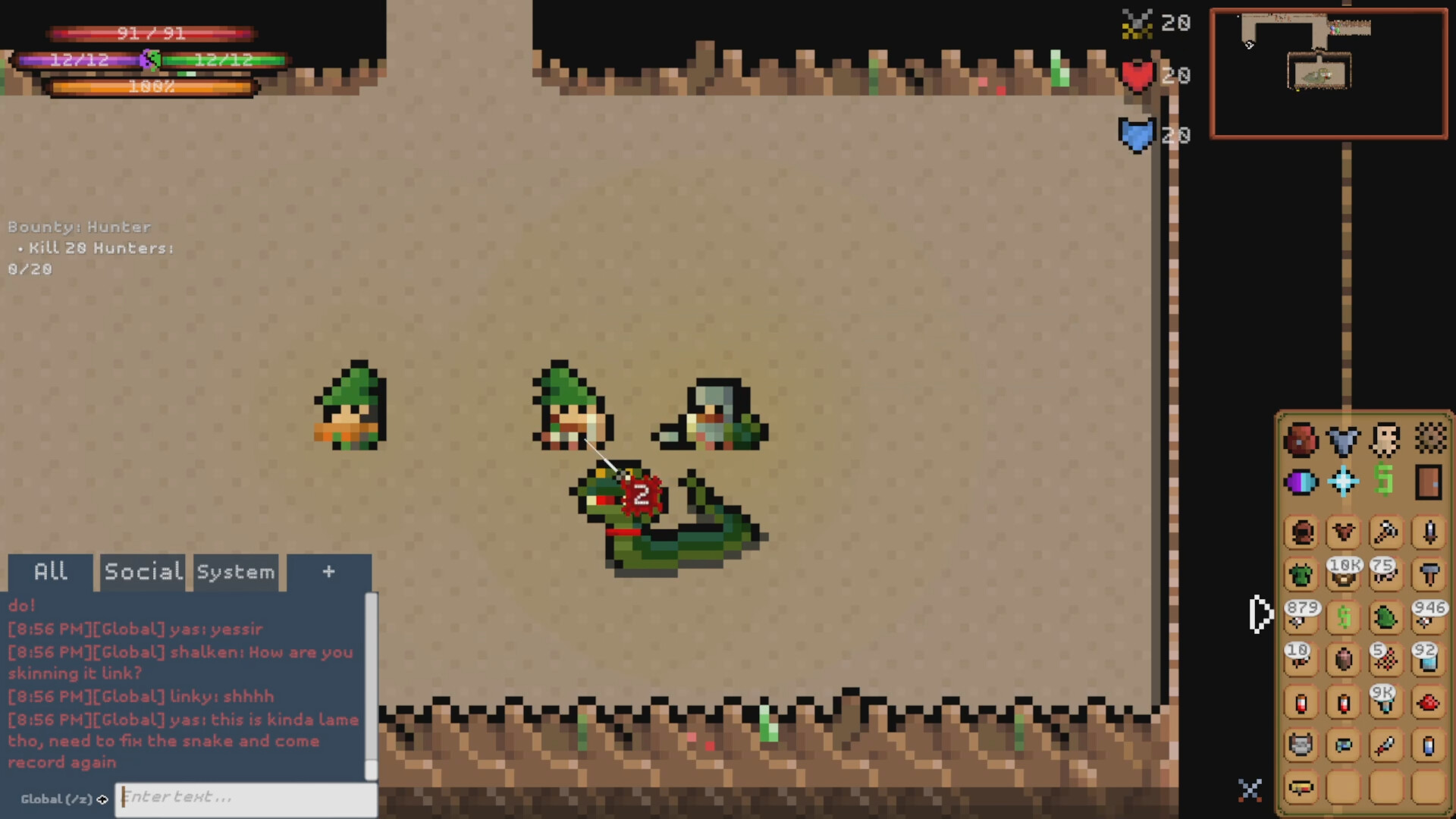Select the controller item in the bottom inventory row
The height and width of the screenshot is (819, 1456).
(1301, 786)
